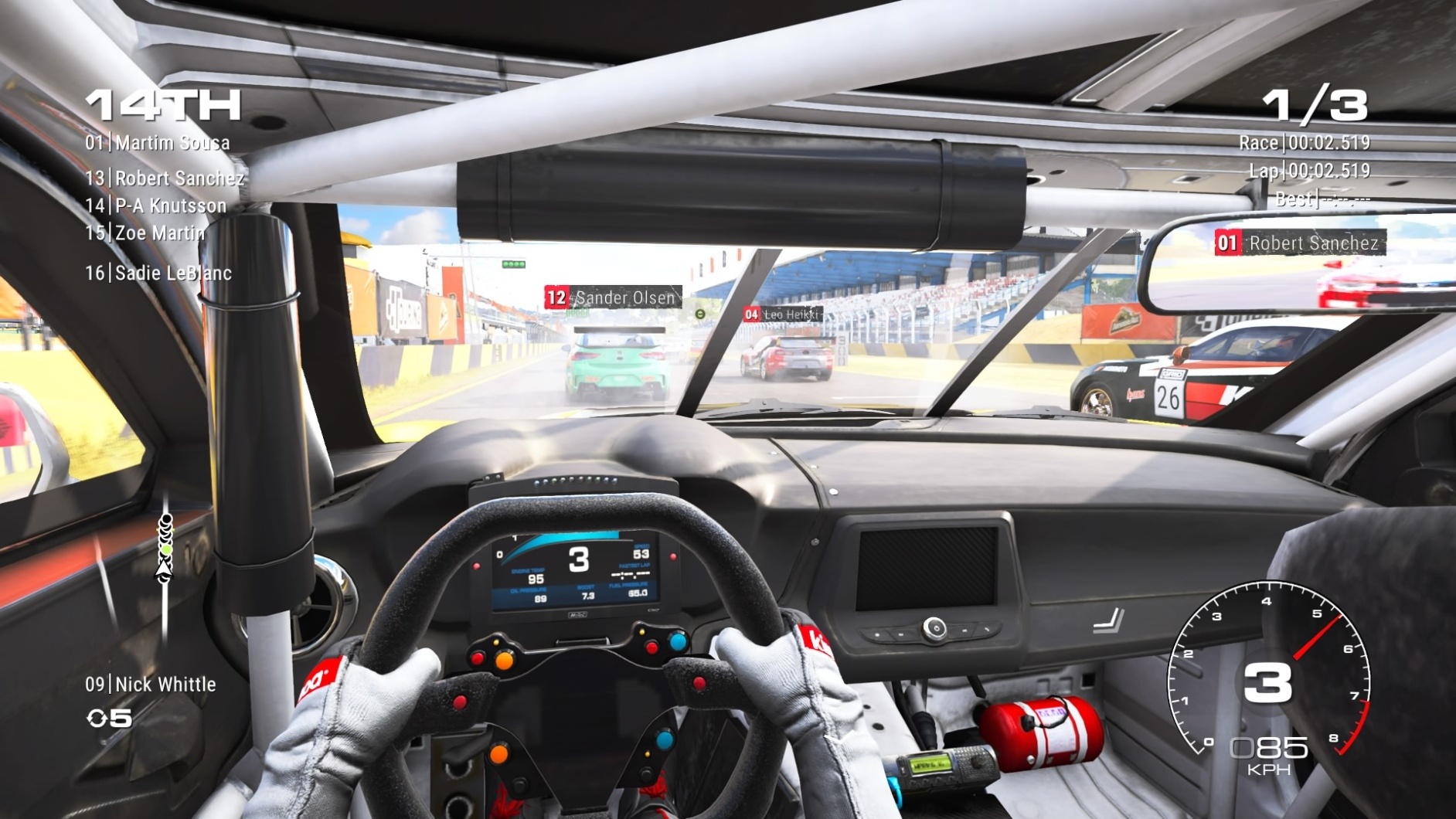This screenshot has width=1456, height=819.
Task: Choose P-A Knutsson in the standings list
Action: coord(156,206)
